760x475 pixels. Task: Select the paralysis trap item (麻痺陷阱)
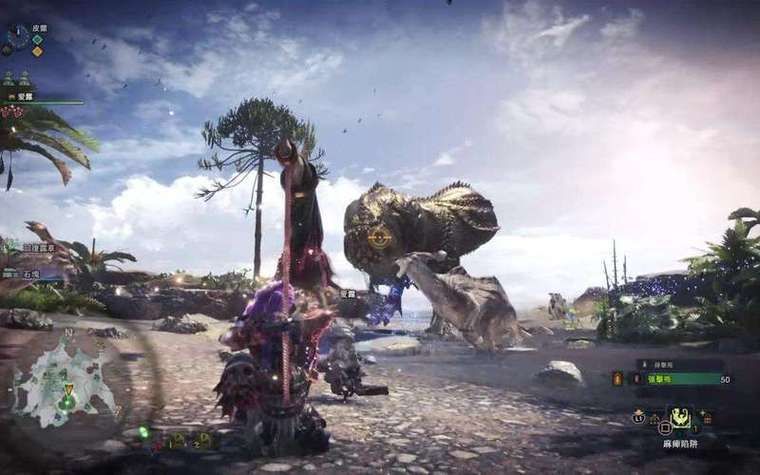(x=681, y=417)
